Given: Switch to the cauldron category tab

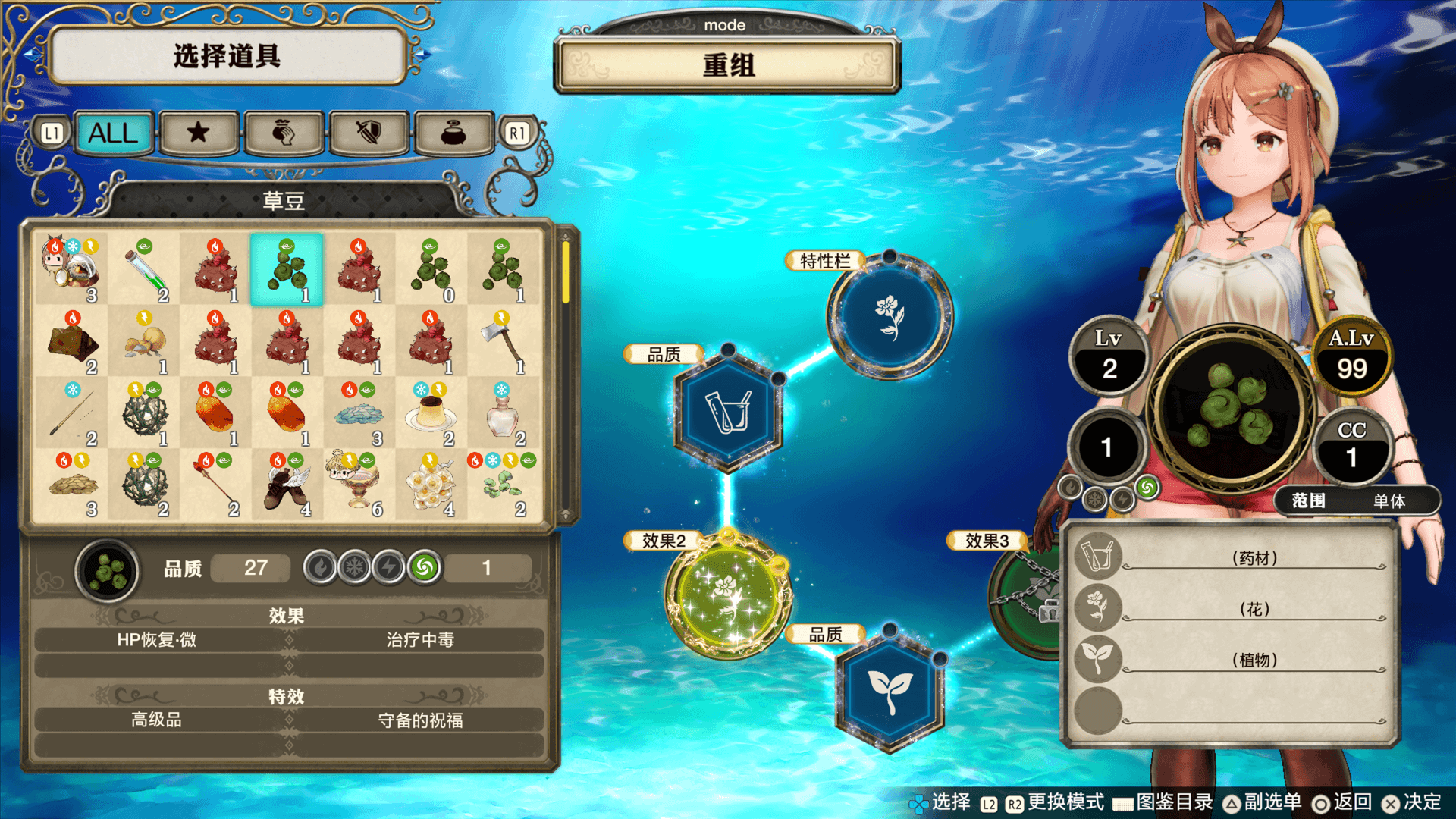Looking at the screenshot, I should coord(453,133).
